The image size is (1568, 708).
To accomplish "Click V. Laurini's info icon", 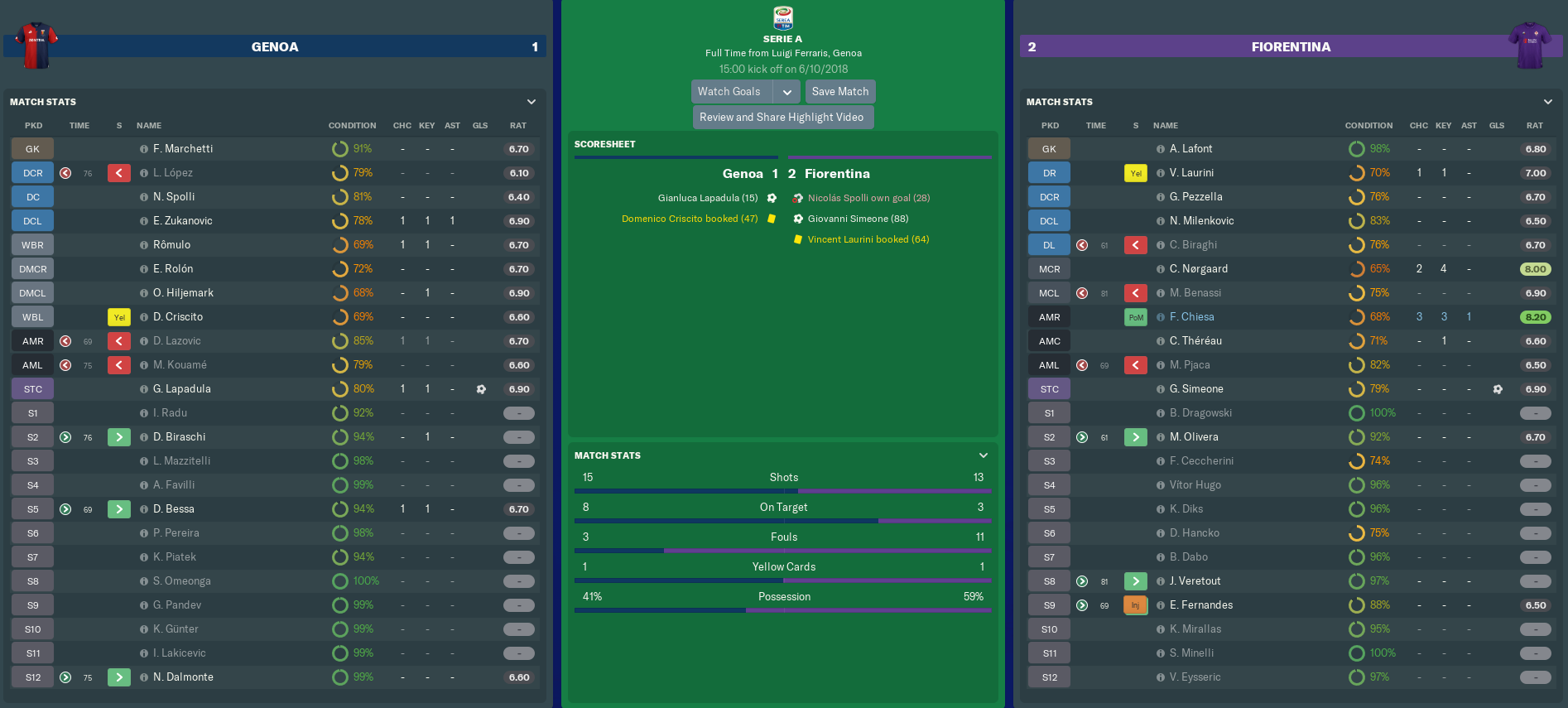I will coord(1161,173).
